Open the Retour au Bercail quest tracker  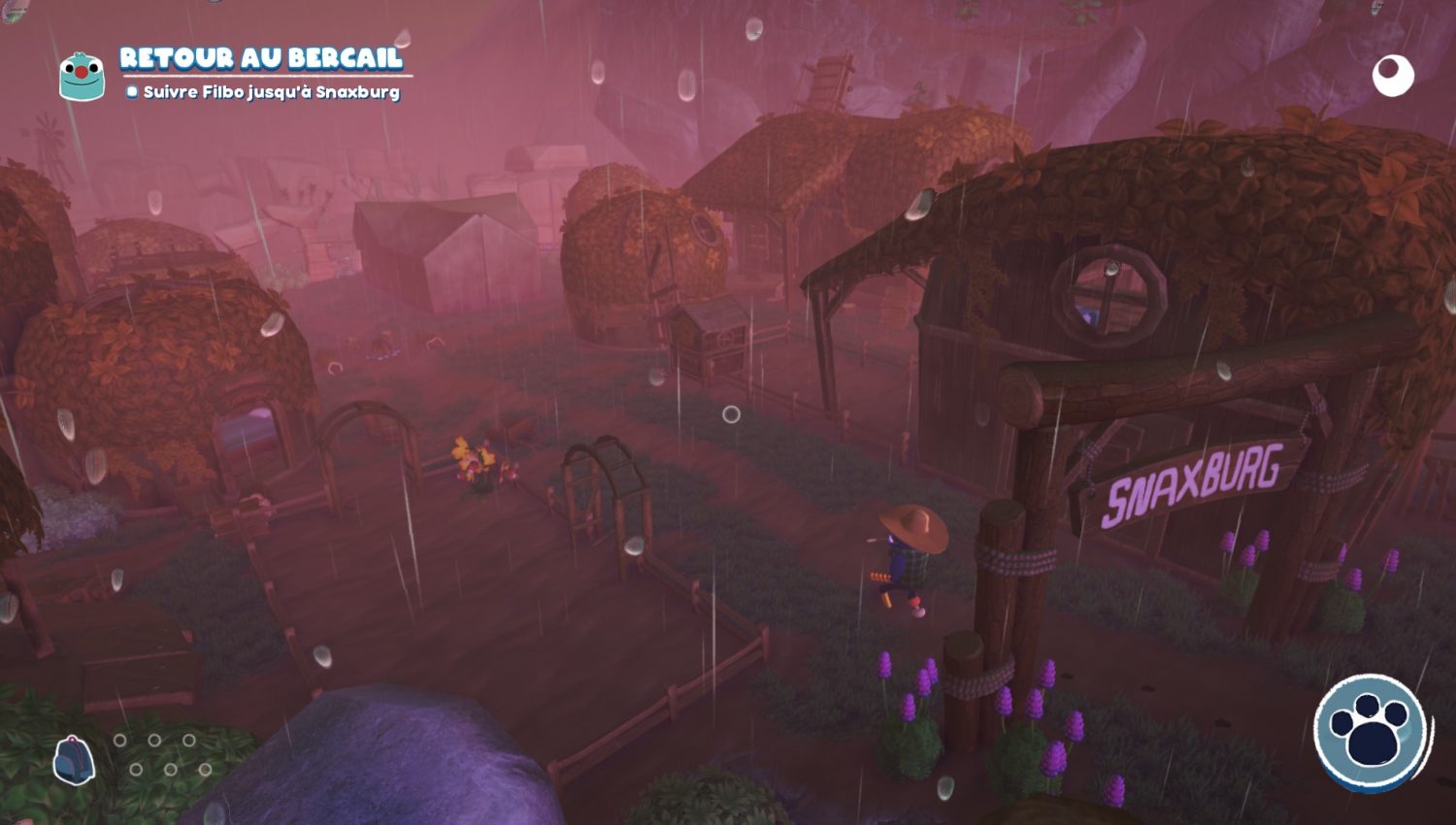pyautogui.click(x=260, y=58)
